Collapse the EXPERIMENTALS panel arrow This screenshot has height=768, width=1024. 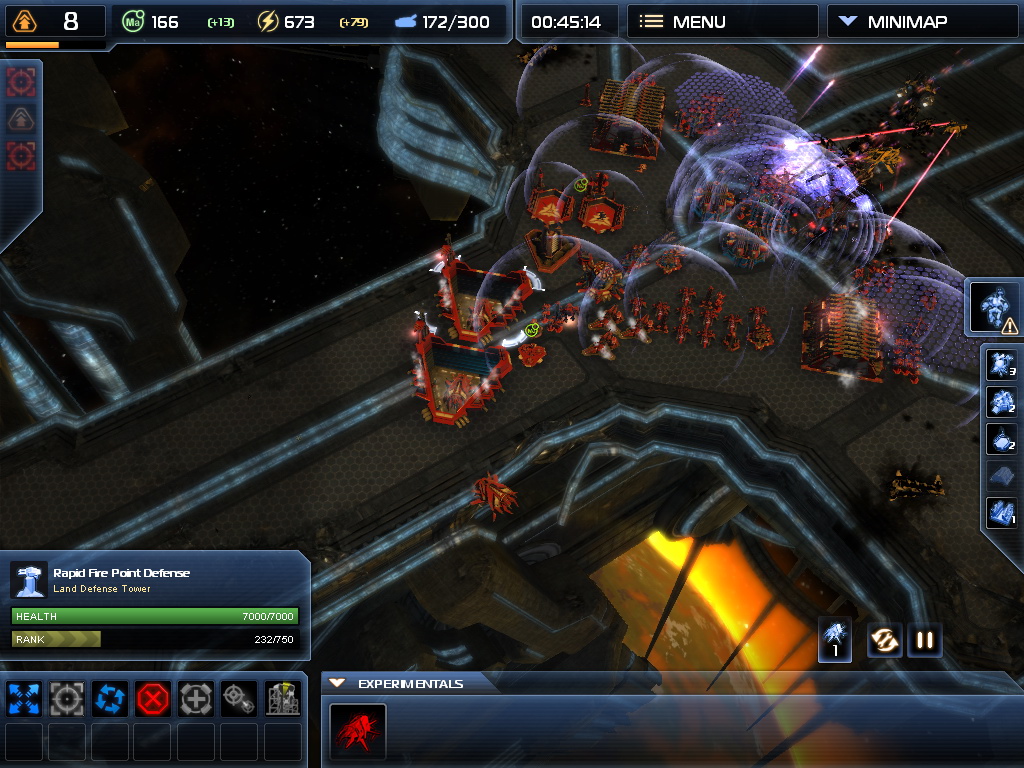(337, 683)
